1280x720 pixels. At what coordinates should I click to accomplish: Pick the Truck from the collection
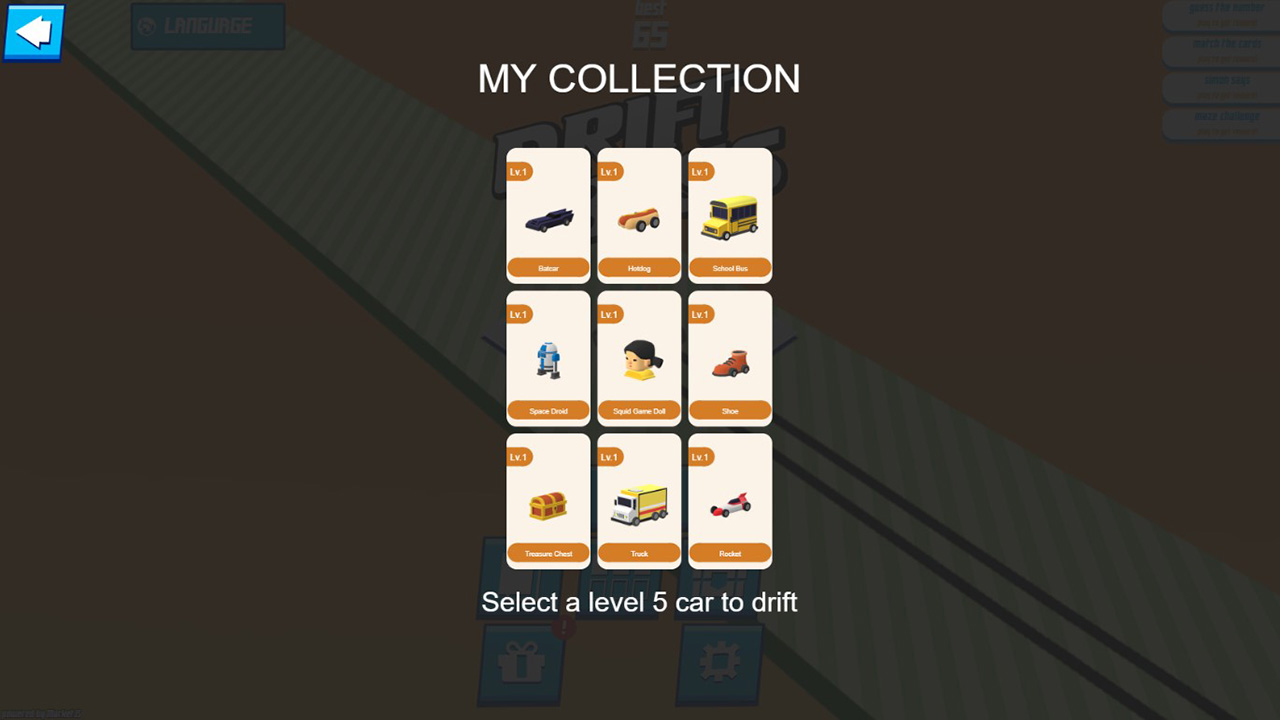click(x=639, y=500)
